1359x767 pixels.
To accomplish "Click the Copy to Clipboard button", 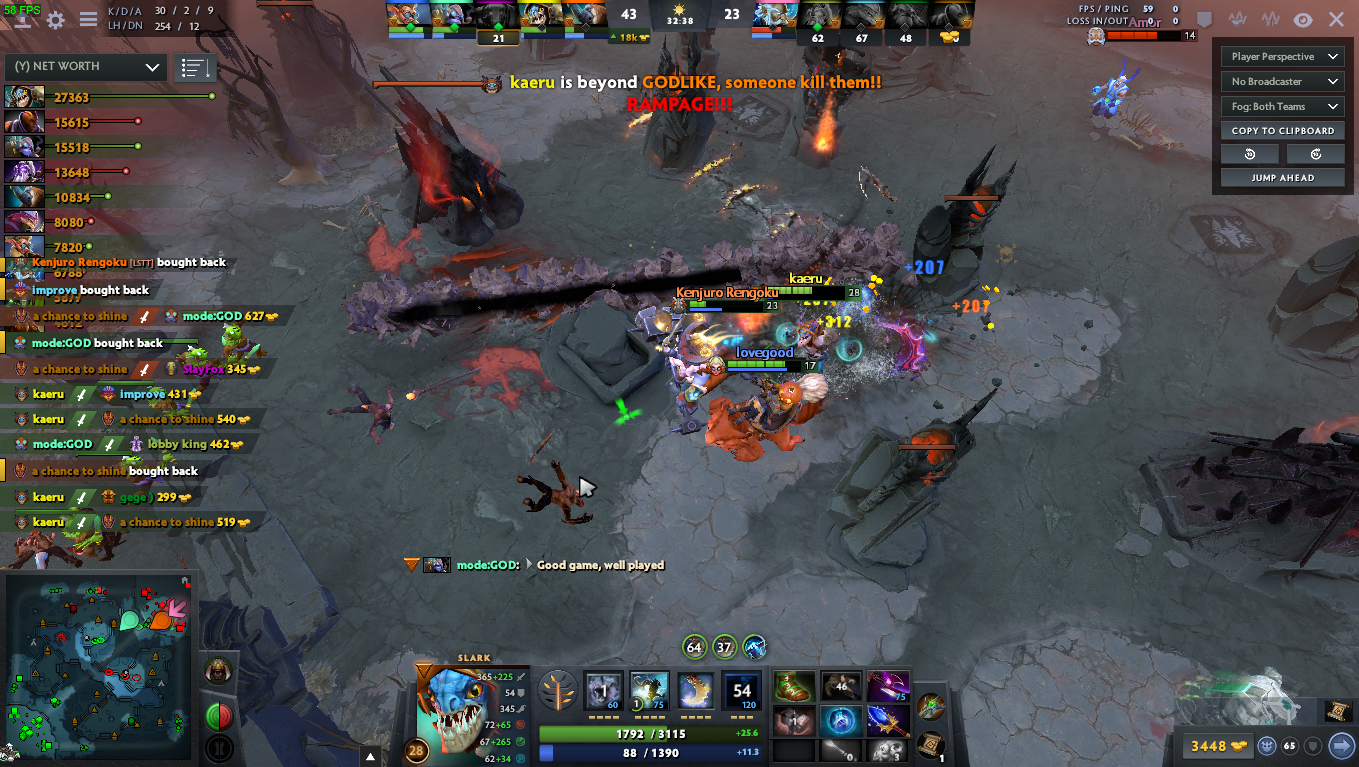I will point(1283,131).
